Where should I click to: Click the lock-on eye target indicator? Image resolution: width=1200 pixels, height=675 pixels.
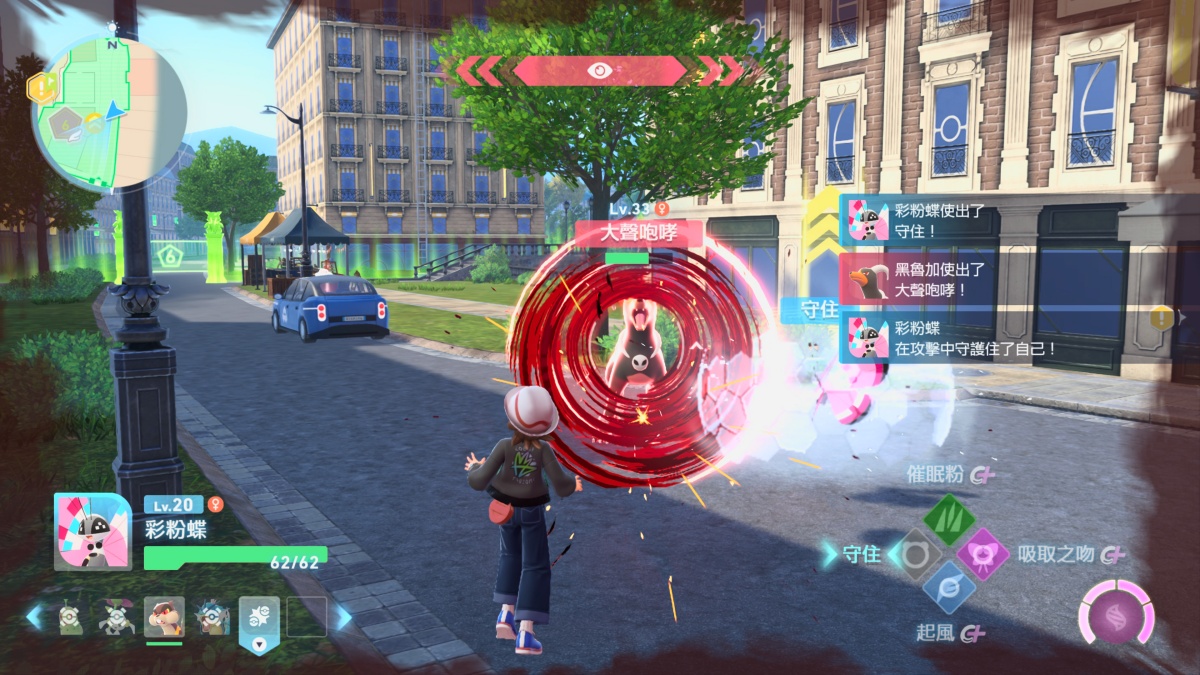click(x=600, y=70)
